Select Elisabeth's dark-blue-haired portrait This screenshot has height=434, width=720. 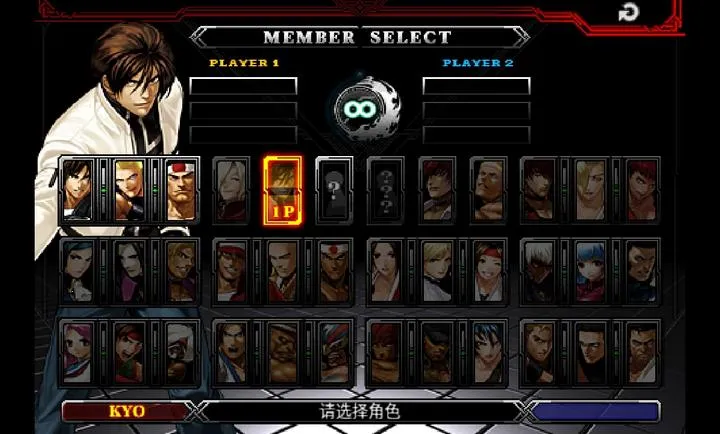(76, 270)
